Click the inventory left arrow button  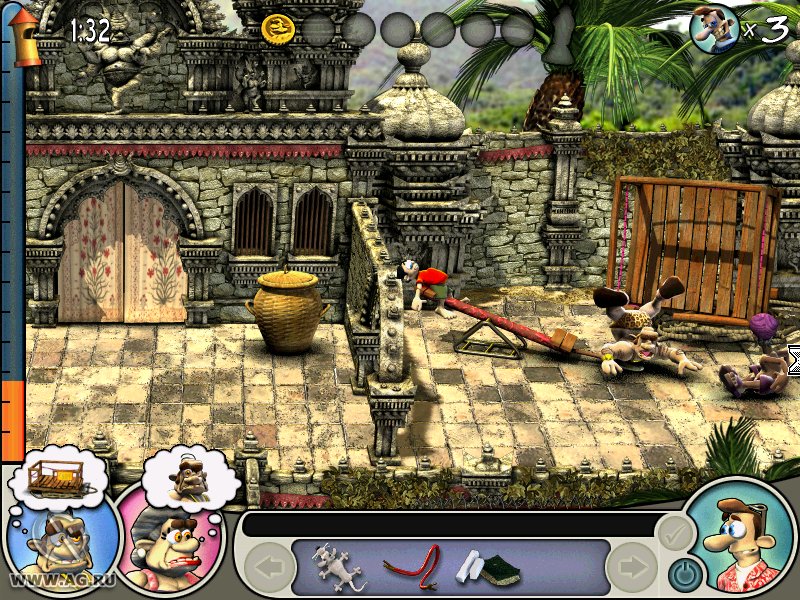point(268,569)
